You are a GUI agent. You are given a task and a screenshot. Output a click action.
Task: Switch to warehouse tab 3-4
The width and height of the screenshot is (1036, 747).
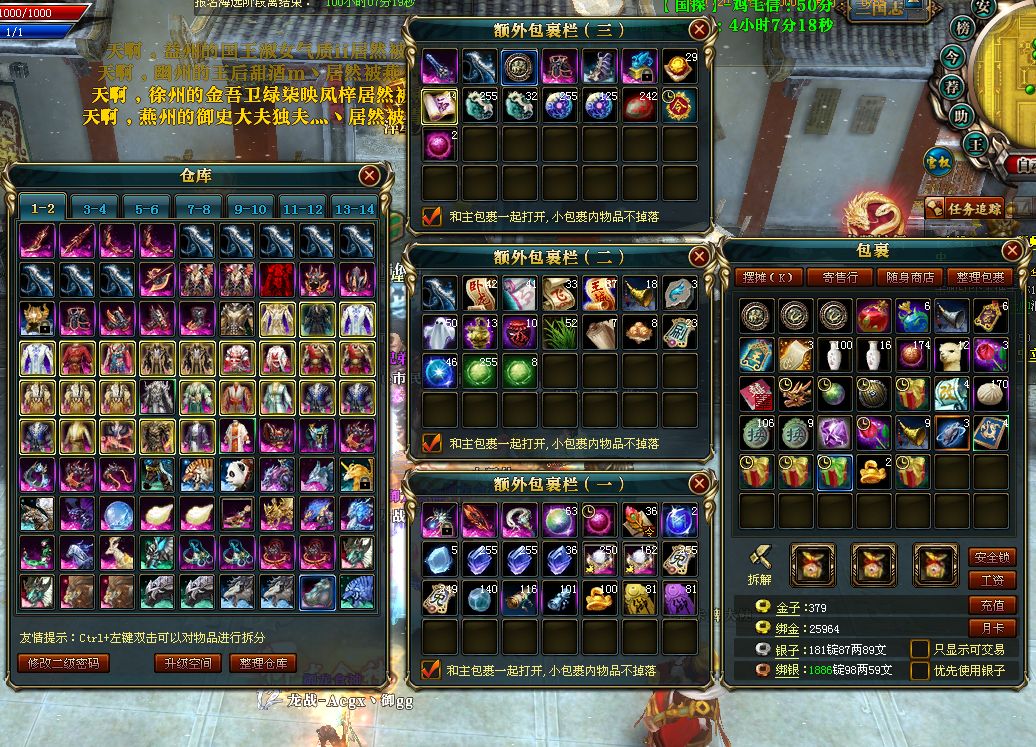click(95, 208)
